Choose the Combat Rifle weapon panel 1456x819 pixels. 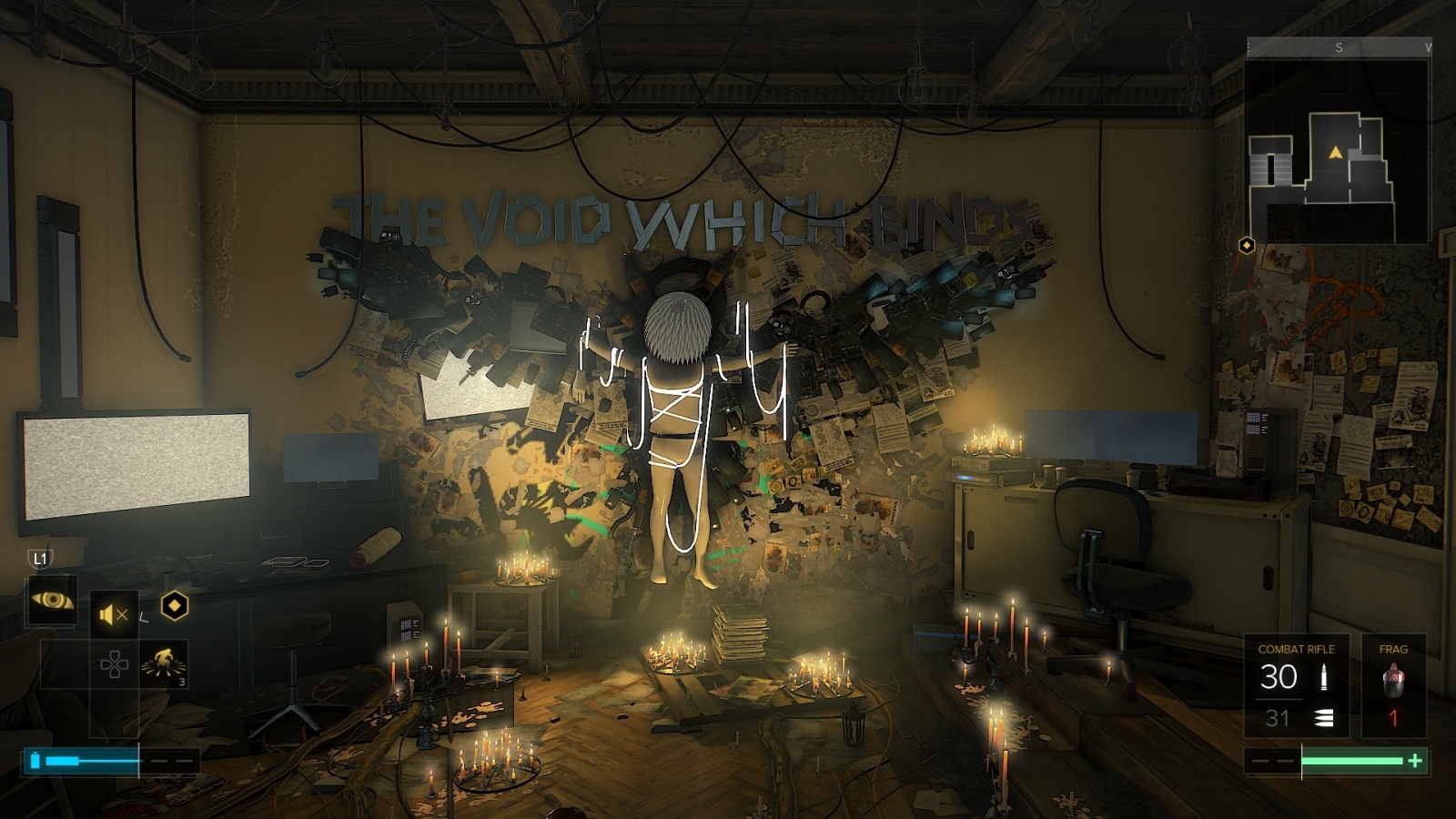coord(1296,685)
